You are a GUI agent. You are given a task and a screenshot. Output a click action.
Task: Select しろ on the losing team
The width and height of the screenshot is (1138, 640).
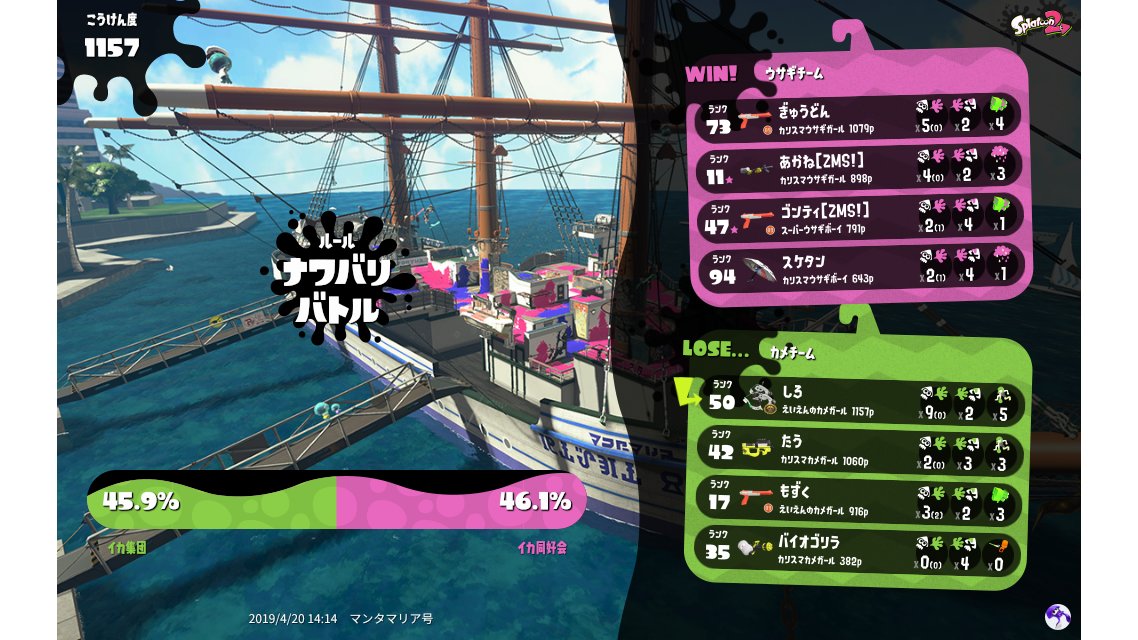pyautogui.click(x=860, y=400)
